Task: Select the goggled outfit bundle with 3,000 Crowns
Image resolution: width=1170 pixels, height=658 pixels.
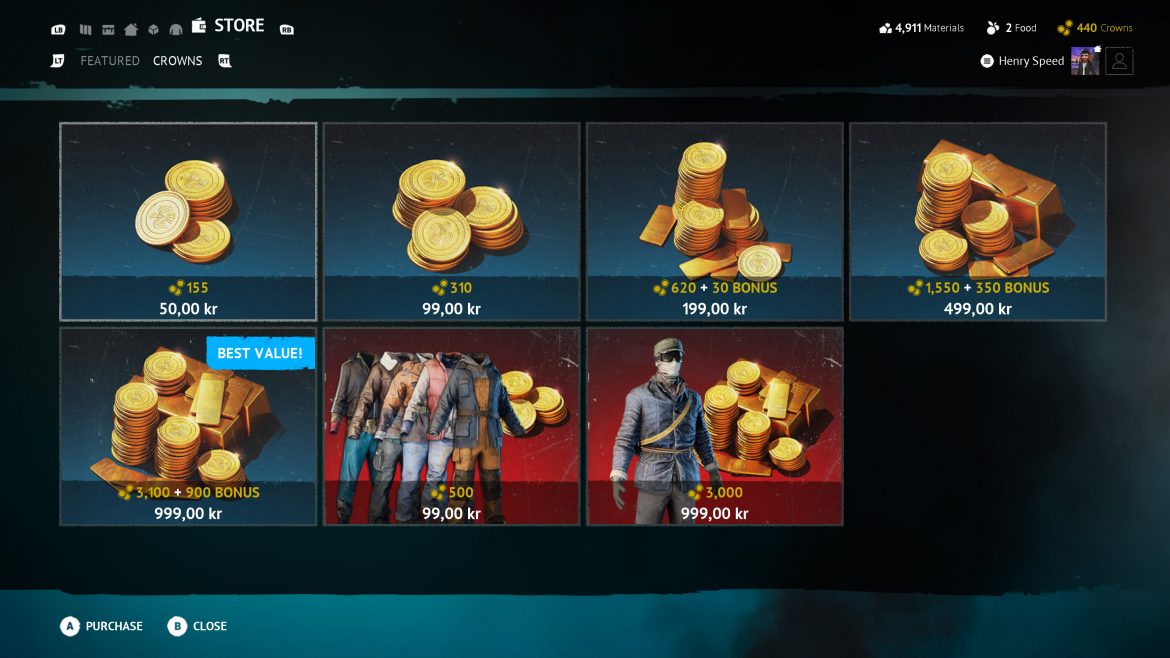Action: (x=714, y=426)
